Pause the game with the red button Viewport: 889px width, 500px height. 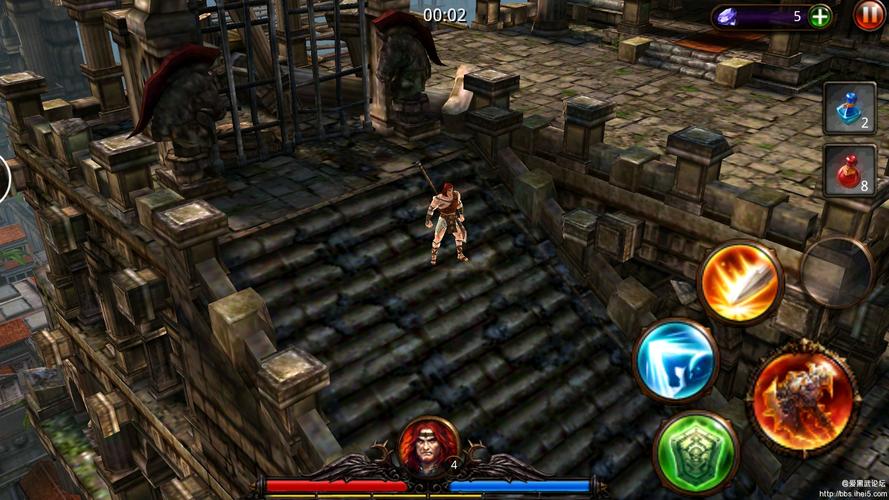[x=868, y=16]
